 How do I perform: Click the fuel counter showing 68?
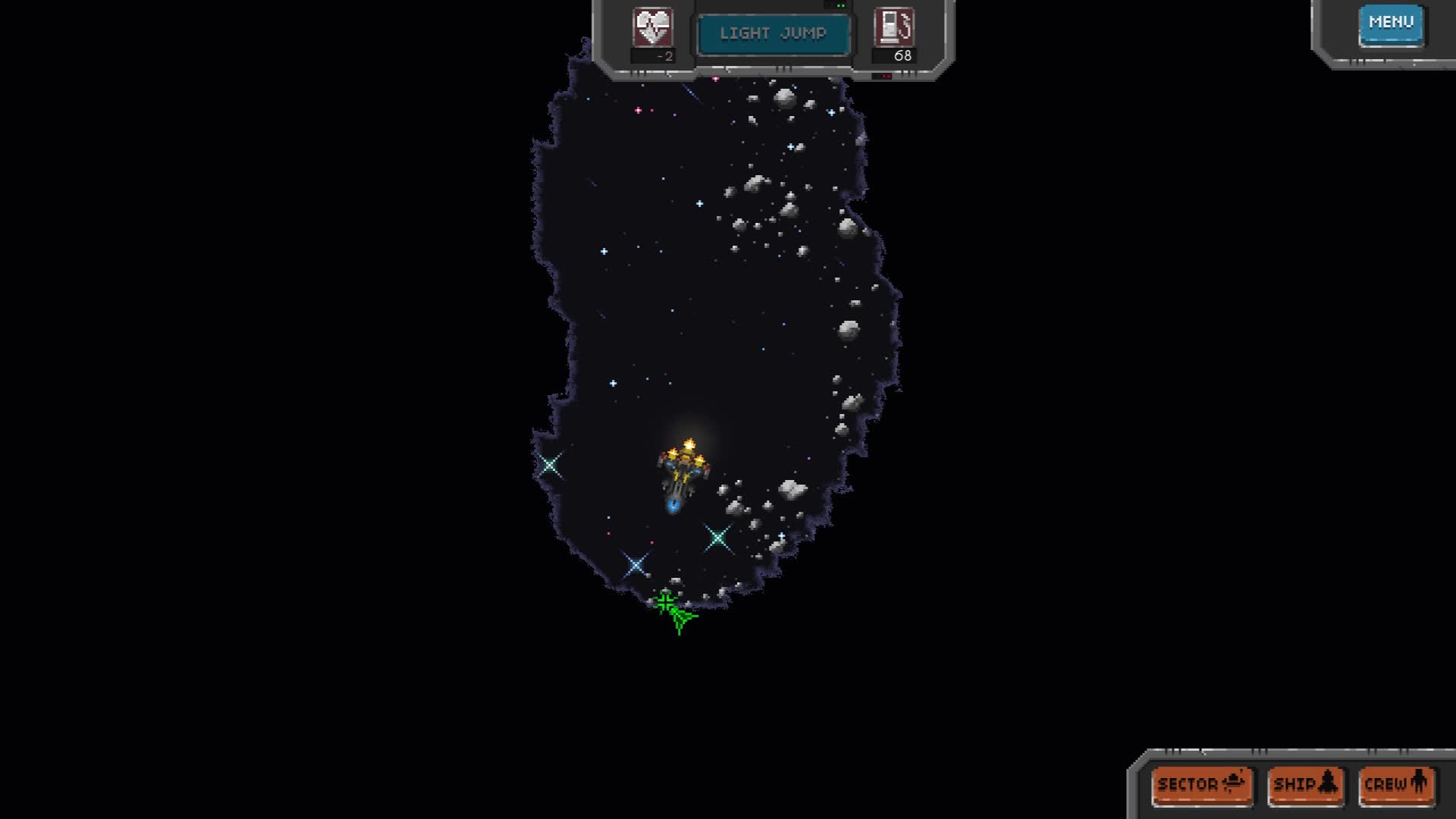[902, 55]
